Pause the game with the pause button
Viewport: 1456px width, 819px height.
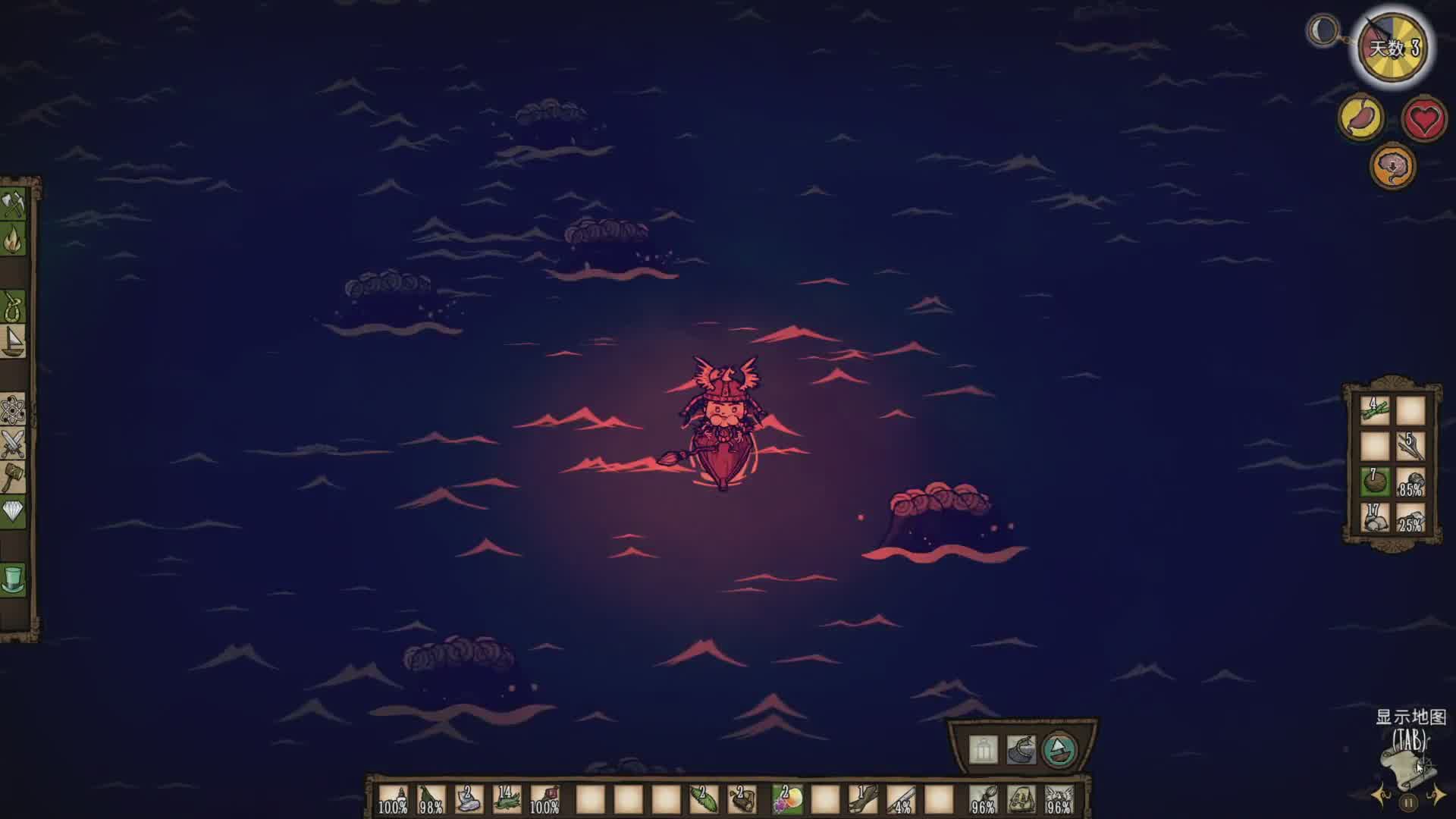tap(1408, 802)
